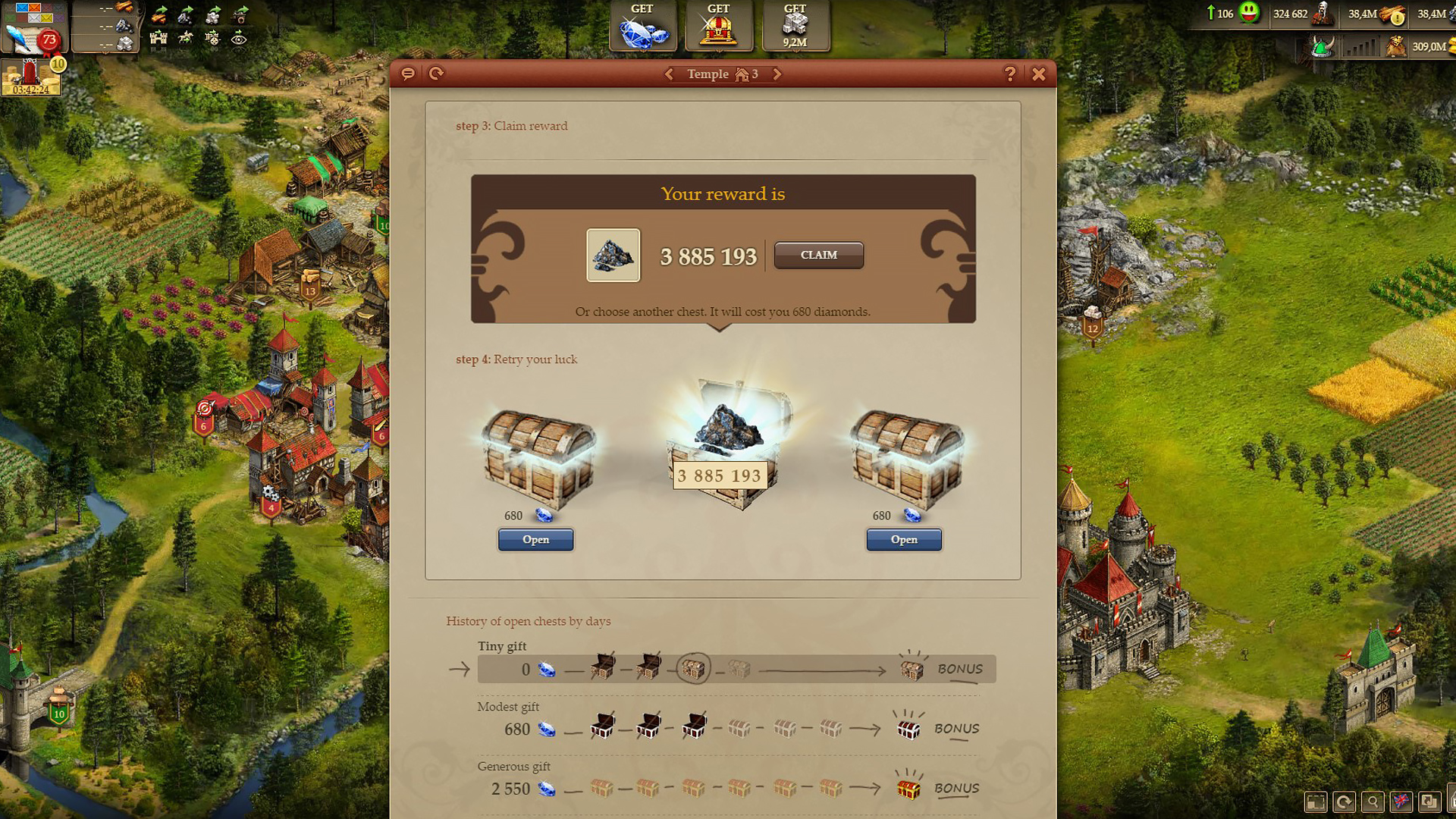This screenshot has height=819, width=1456.
Task: Click the fullscreen toggle icon at bottom right
Action: tap(1316, 801)
